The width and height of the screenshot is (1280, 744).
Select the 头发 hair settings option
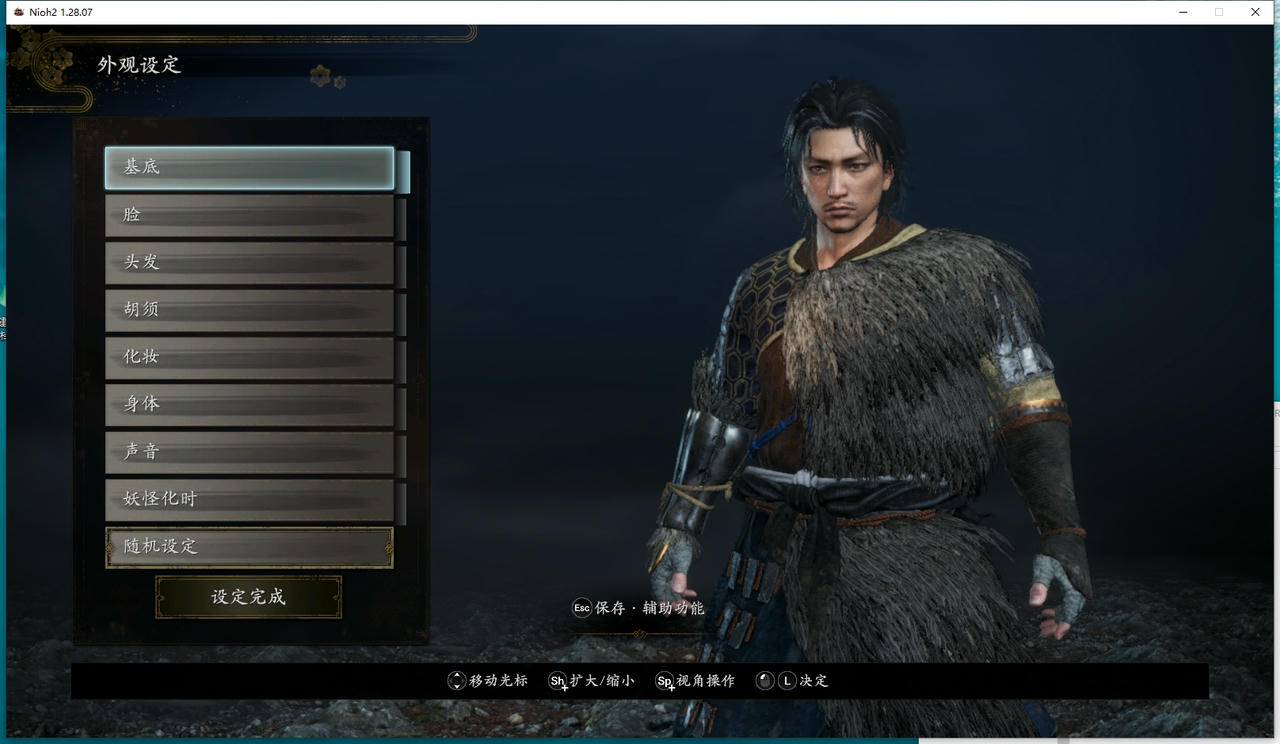(x=248, y=262)
